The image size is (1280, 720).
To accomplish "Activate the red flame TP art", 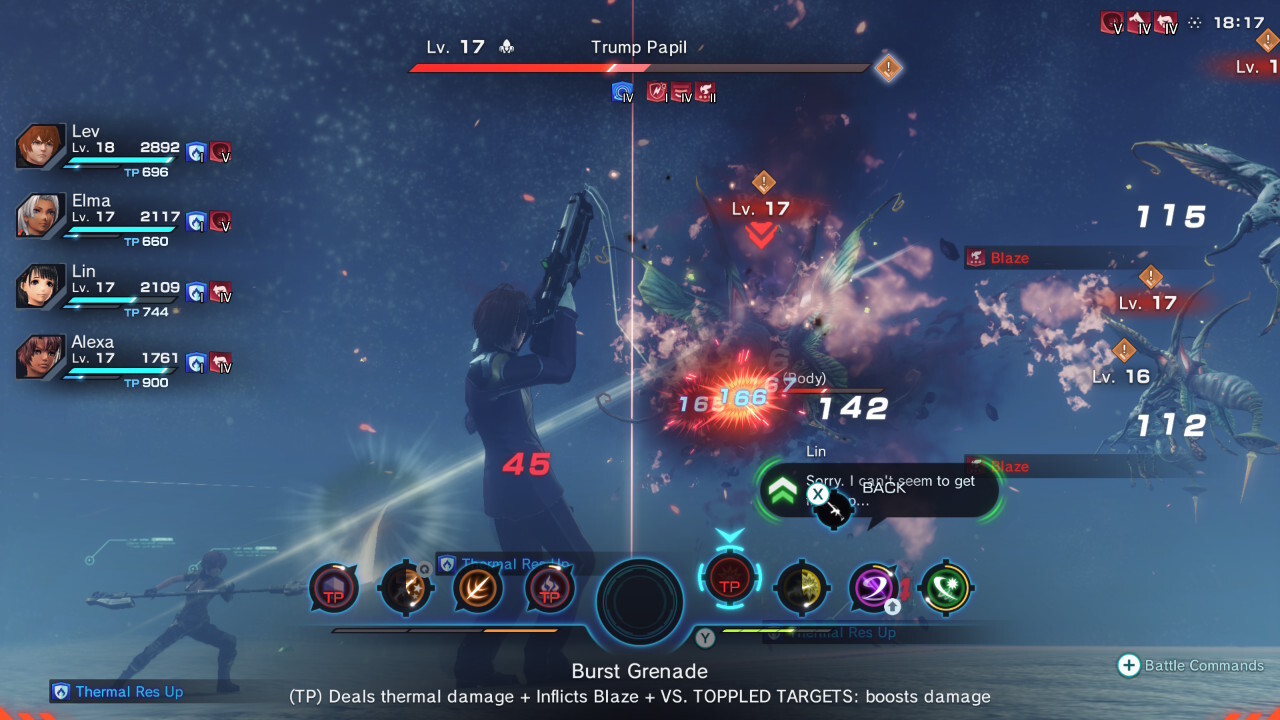I will [x=549, y=588].
